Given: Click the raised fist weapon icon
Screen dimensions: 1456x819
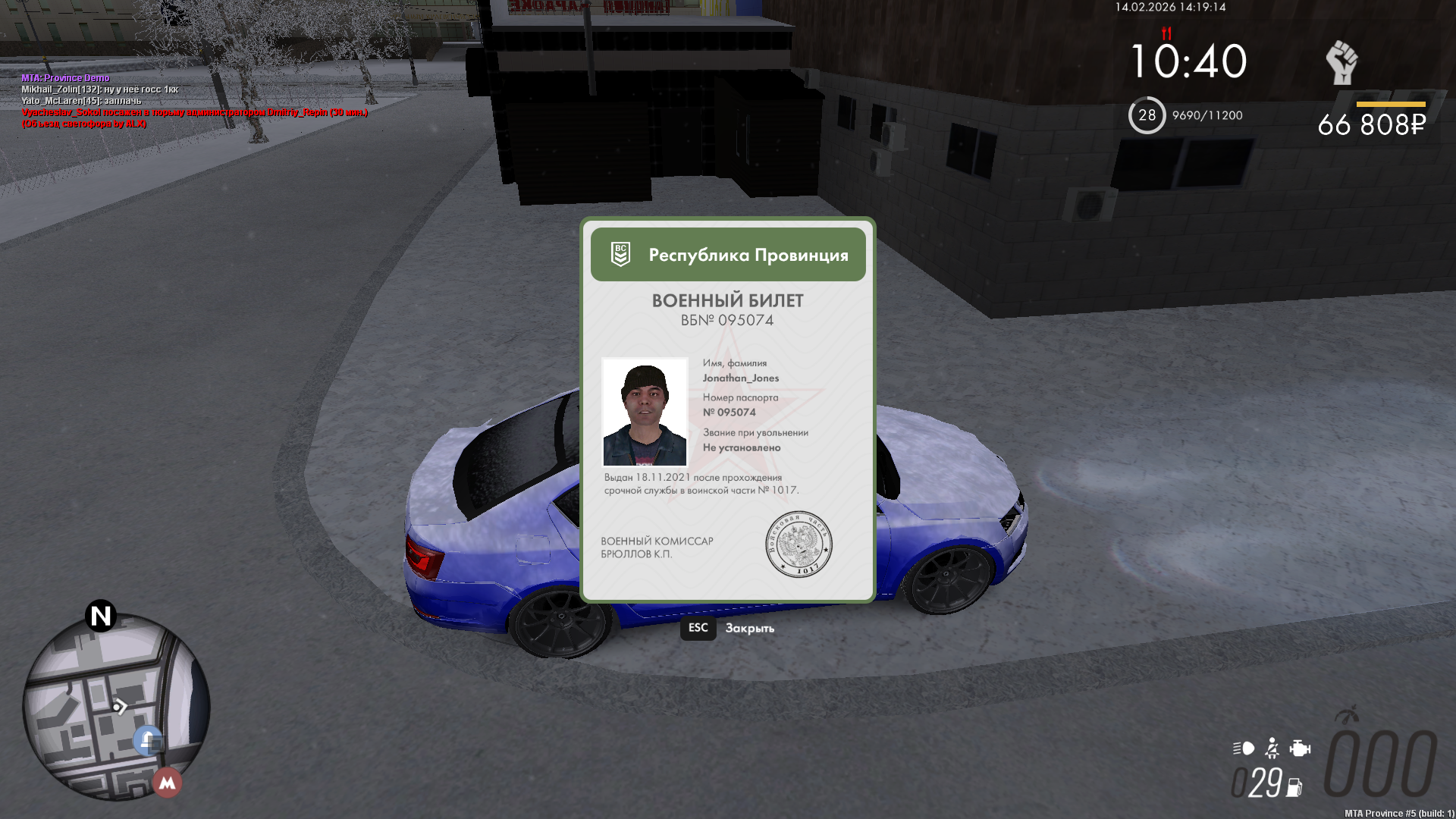Looking at the screenshot, I should 1341,62.
